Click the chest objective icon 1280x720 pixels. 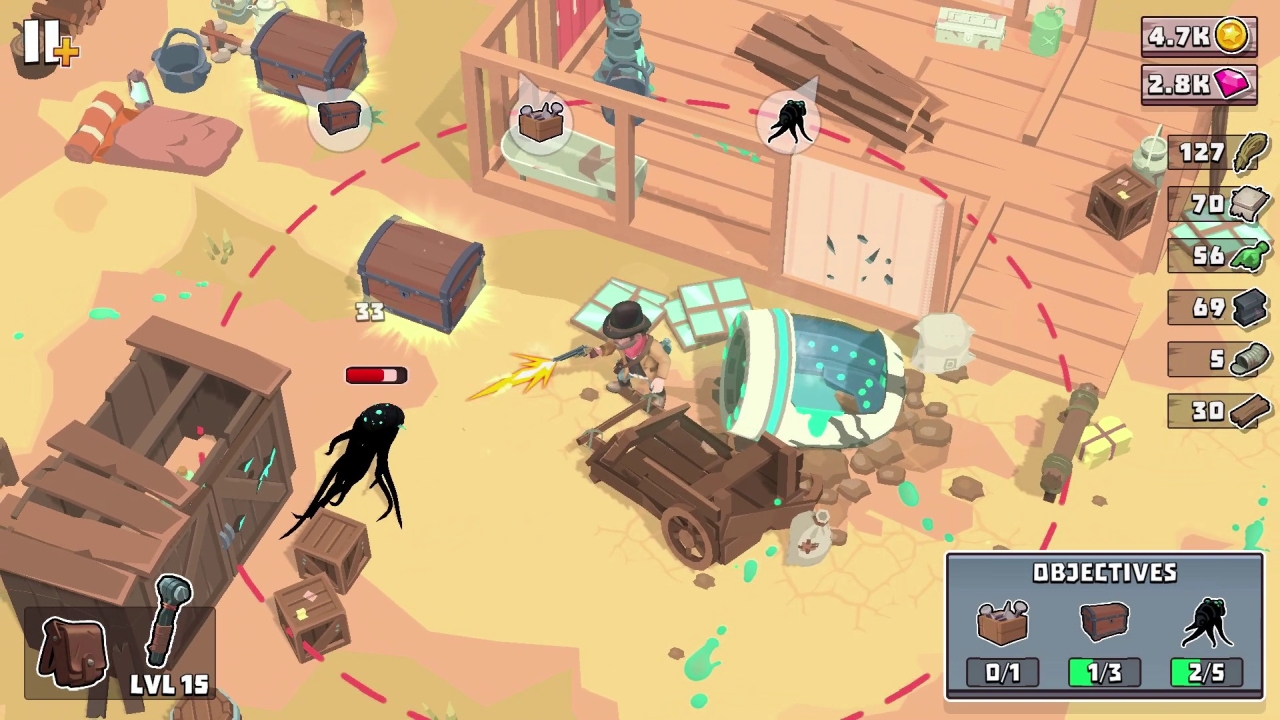[1104, 620]
